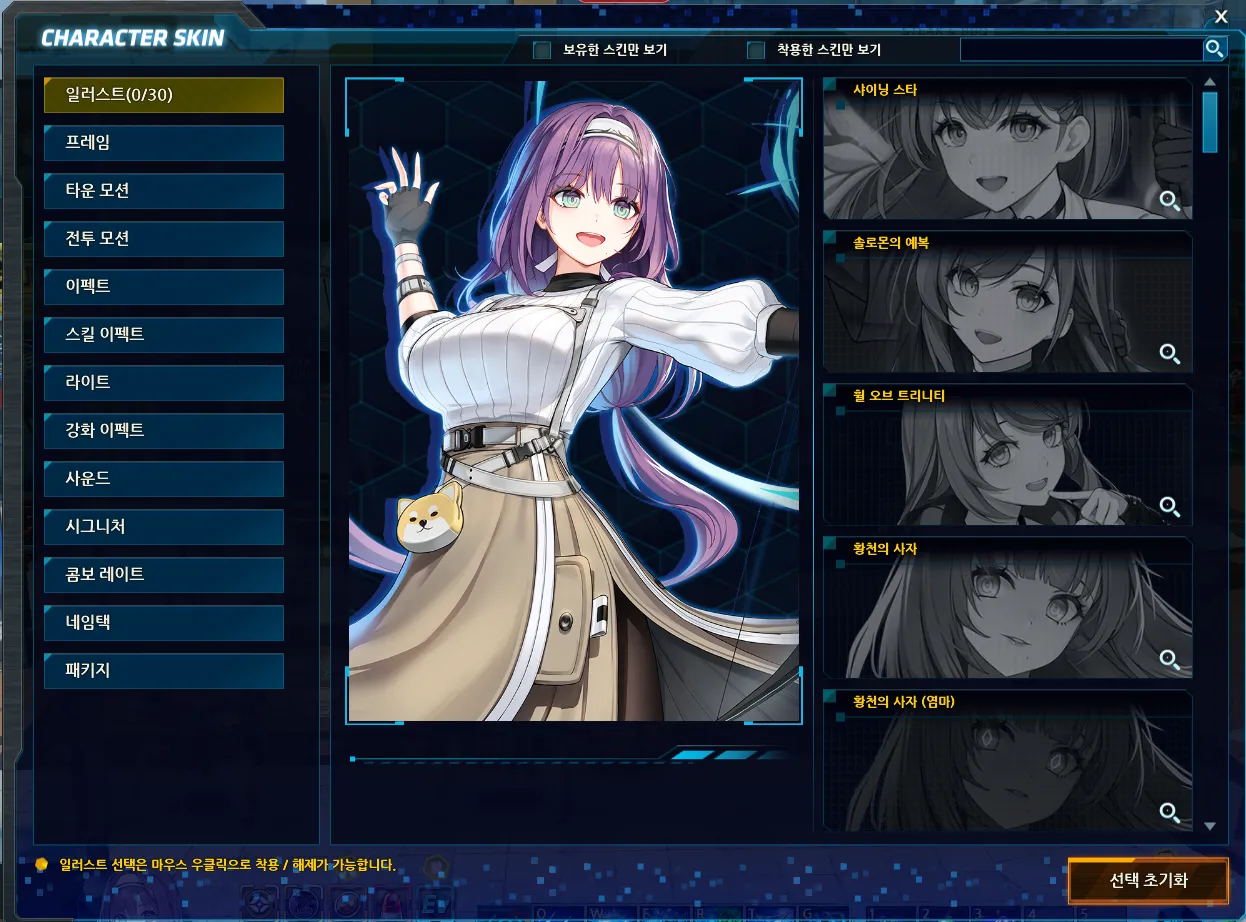Open the 라이트 category
Viewport: 1246px width, 922px height.
(164, 383)
